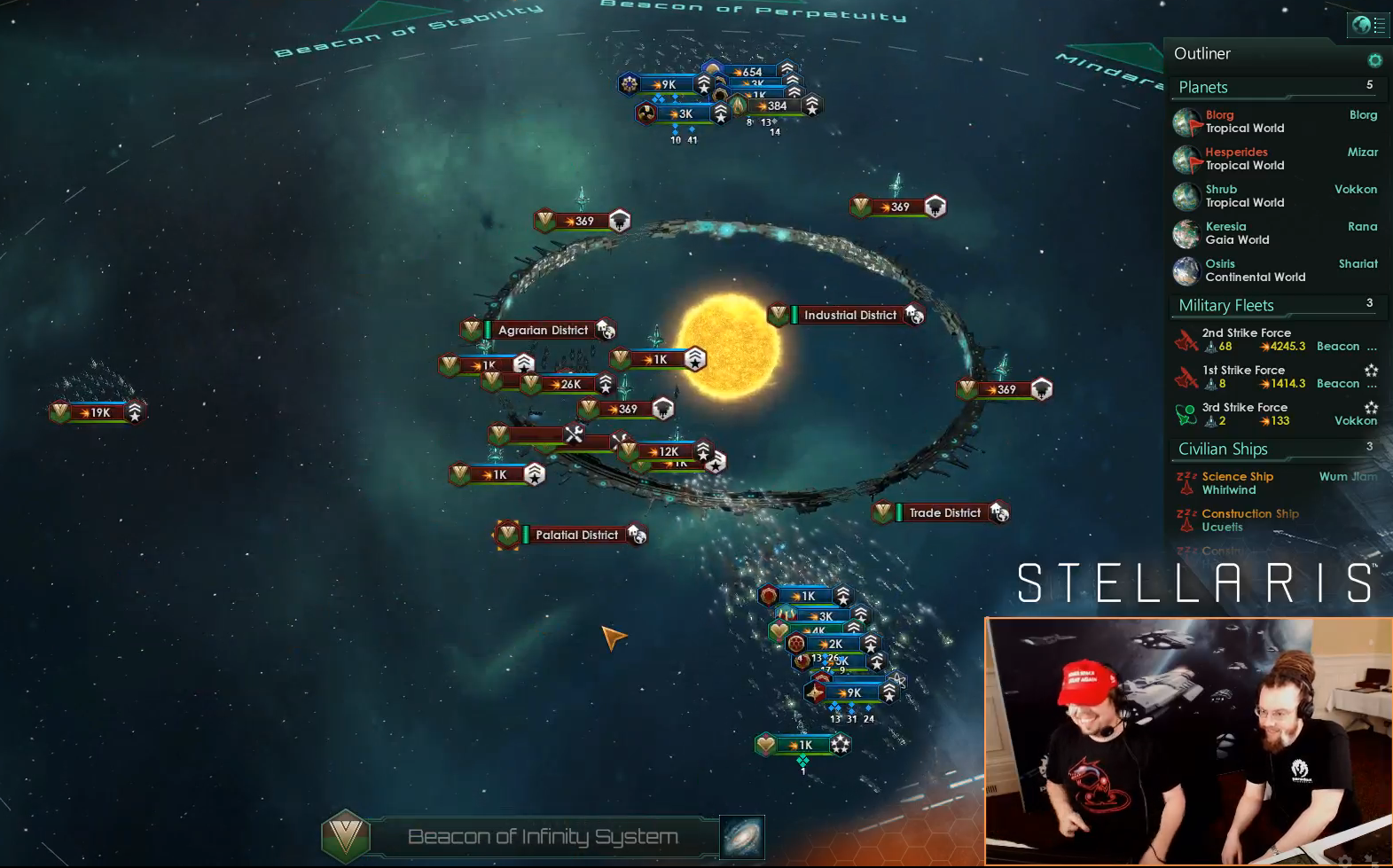Click the Outliner settings gear icon
The image size is (1393, 868).
tap(1375, 59)
